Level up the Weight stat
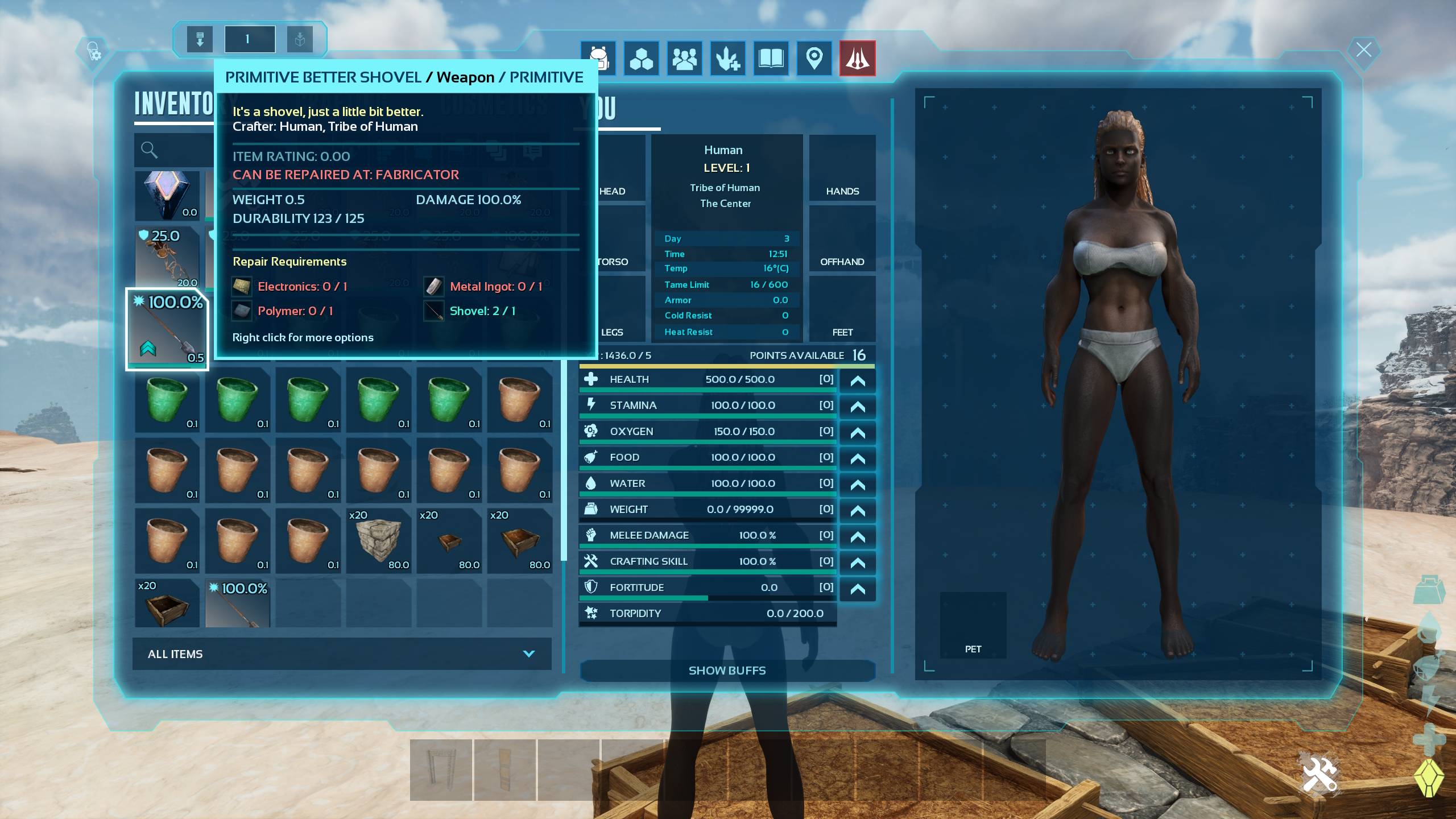 click(x=857, y=510)
